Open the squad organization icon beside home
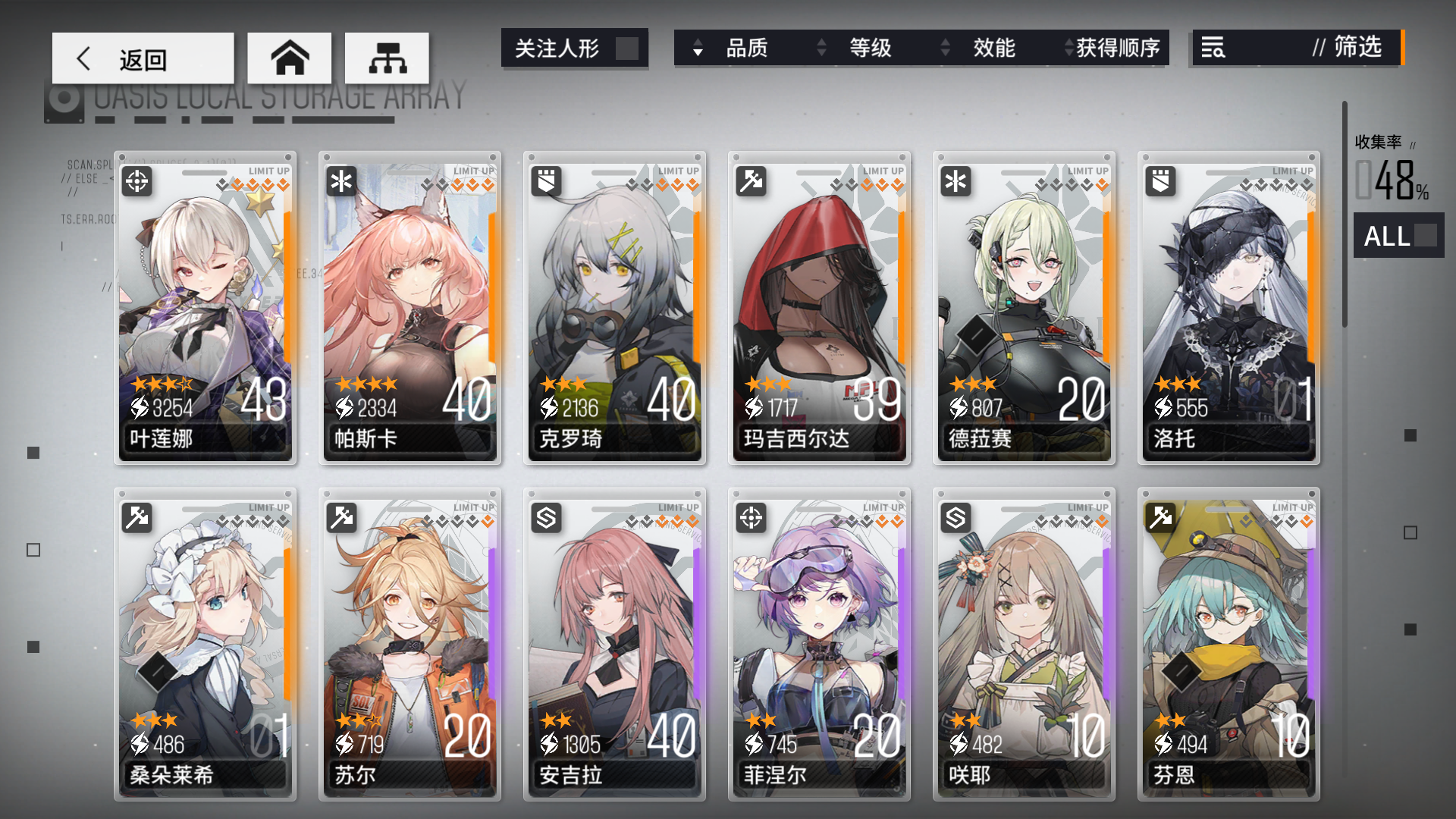This screenshot has height=819, width=1456. pyautogui.click(x=387, y=57)
